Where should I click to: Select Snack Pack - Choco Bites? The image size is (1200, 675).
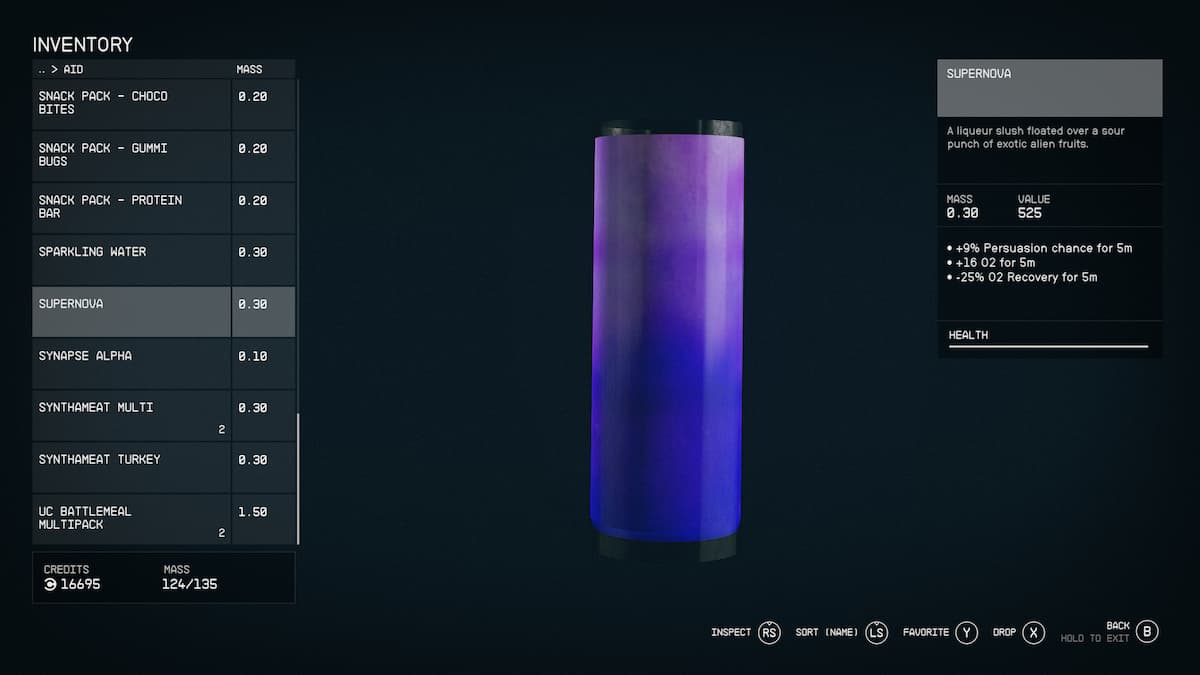coord(132,103)
